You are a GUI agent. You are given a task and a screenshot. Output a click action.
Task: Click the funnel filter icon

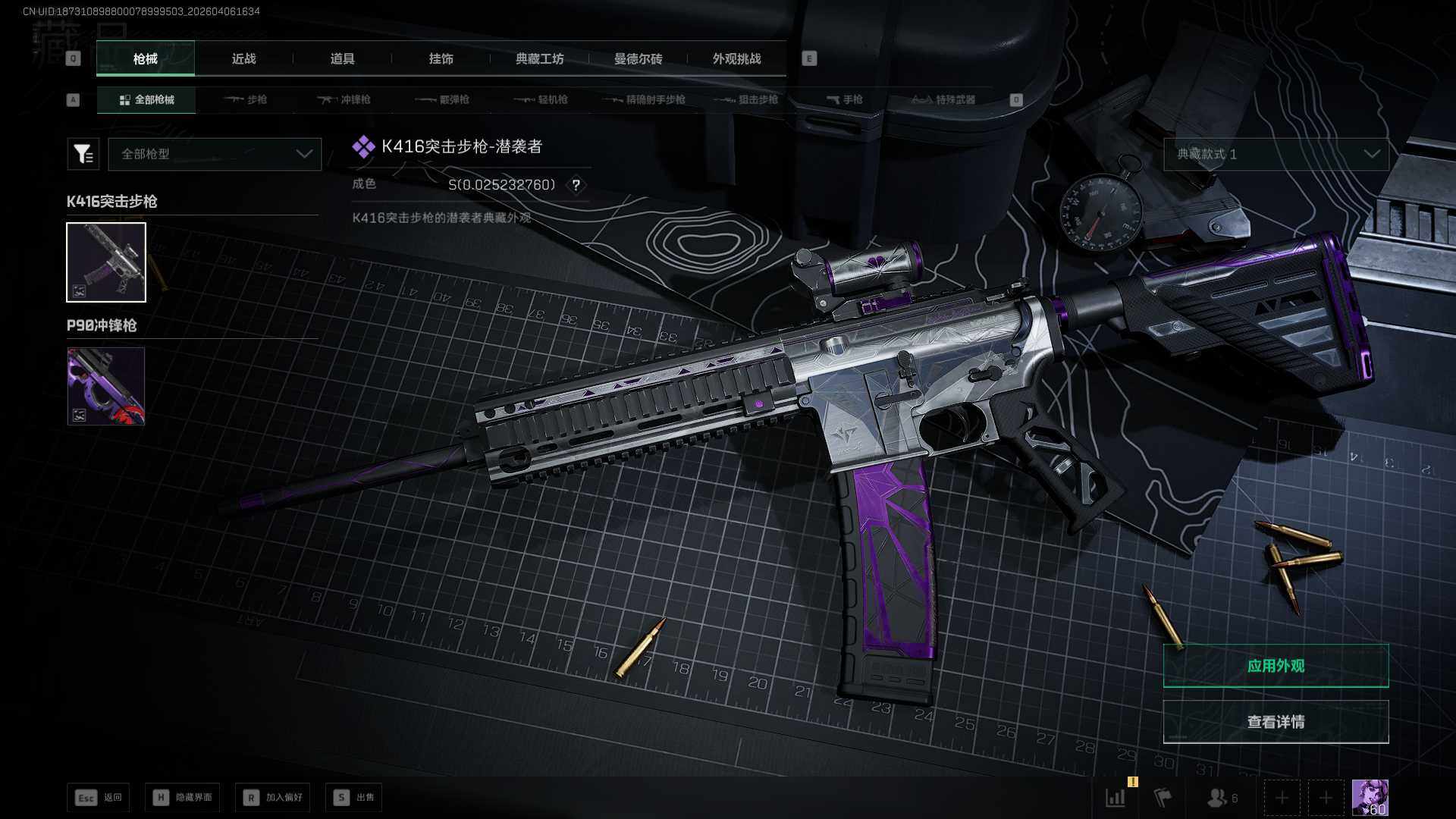(x=83, y=154)
